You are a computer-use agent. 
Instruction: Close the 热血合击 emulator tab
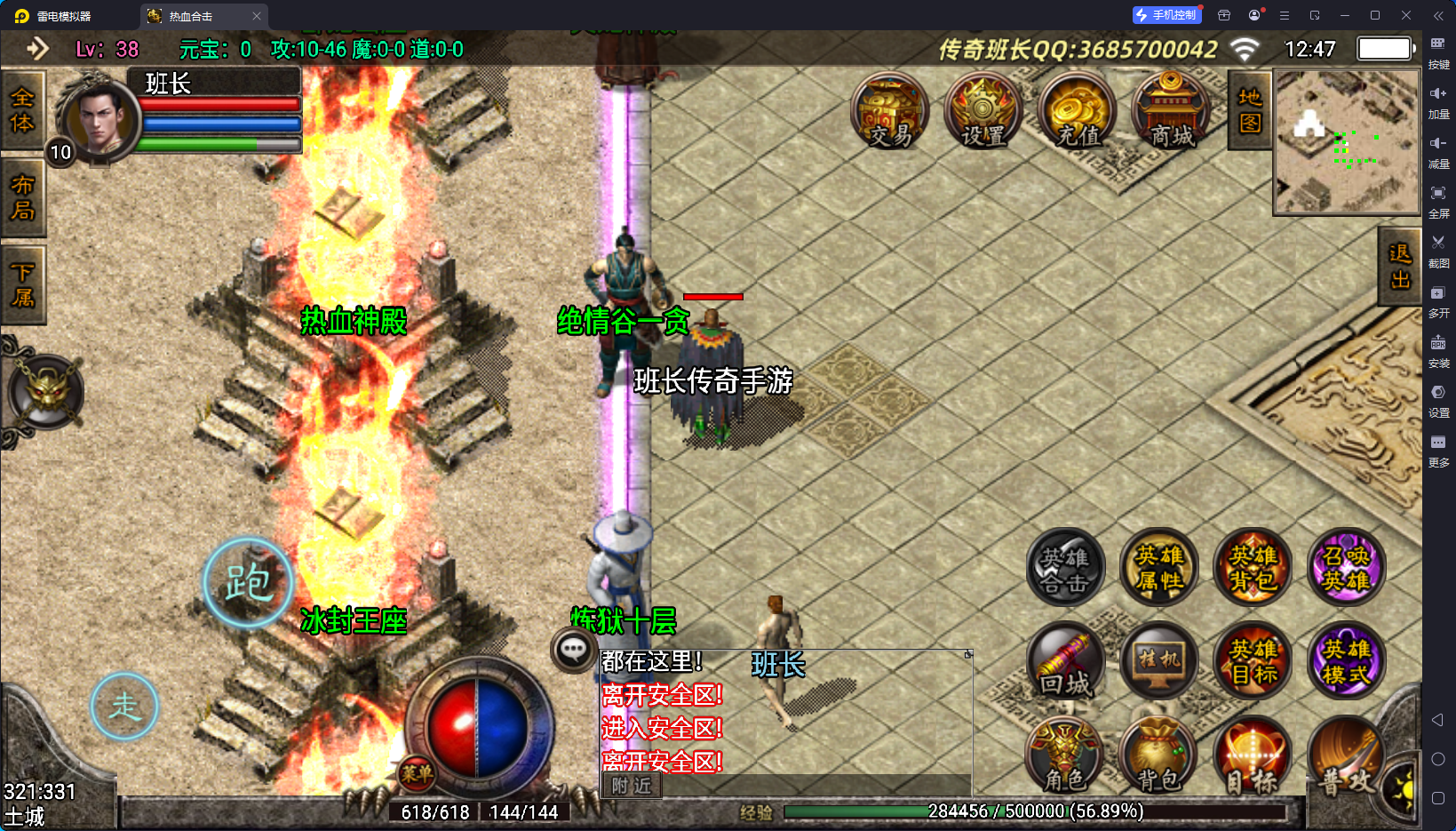[257, 16]
